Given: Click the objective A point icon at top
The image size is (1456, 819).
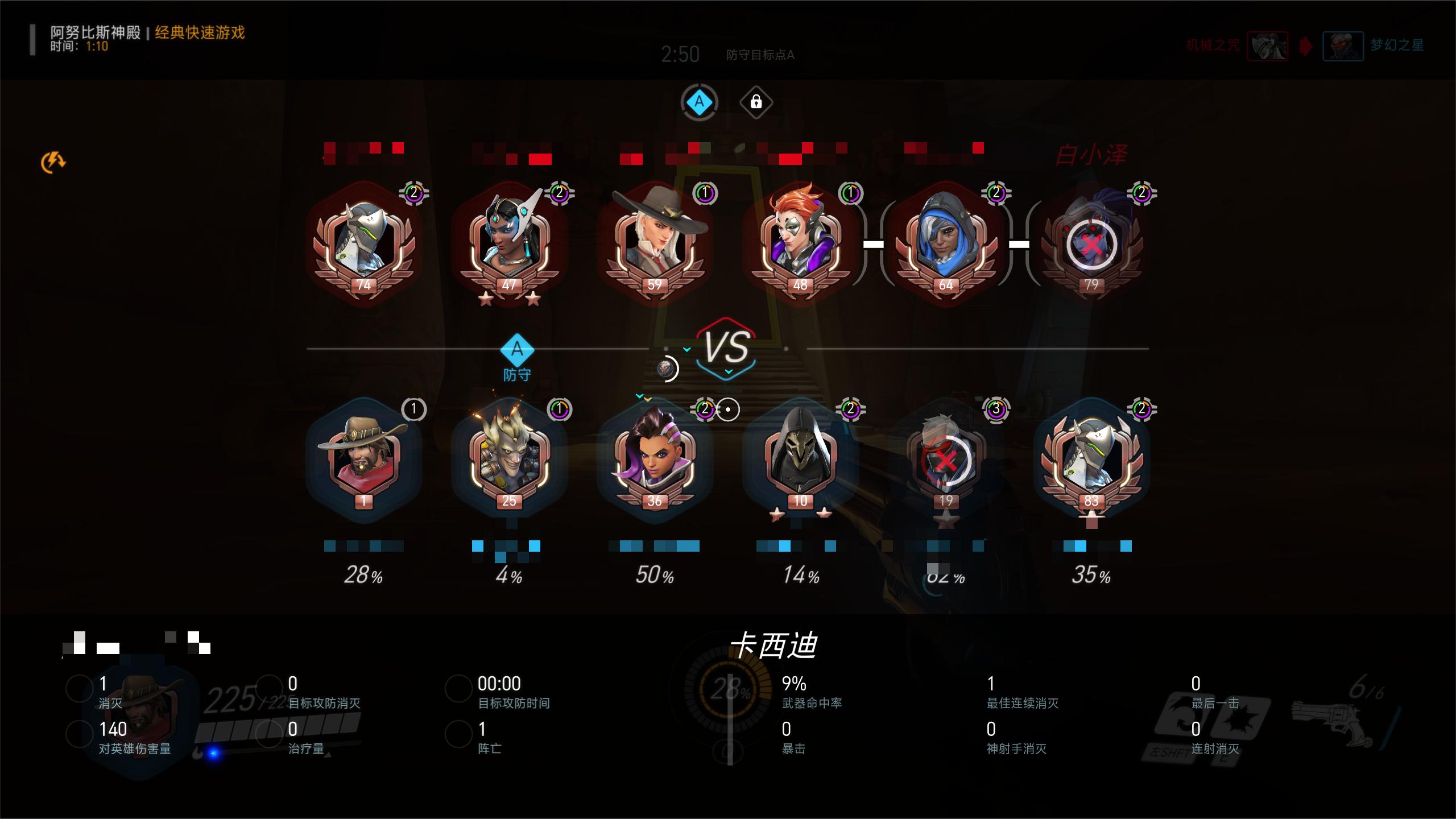Looking at the screenshot, I should (x=699, y=102).
